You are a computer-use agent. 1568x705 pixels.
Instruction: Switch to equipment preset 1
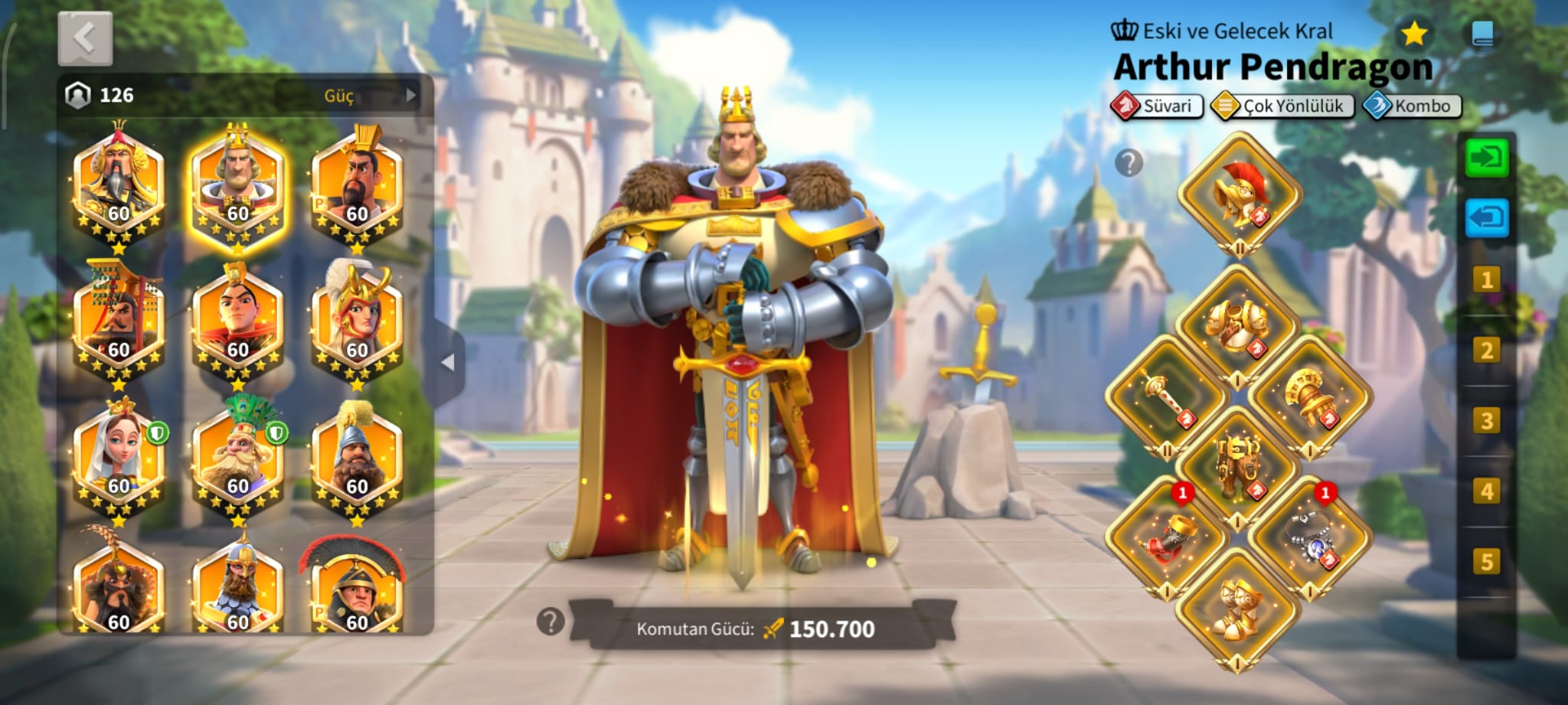(1486, 280)
